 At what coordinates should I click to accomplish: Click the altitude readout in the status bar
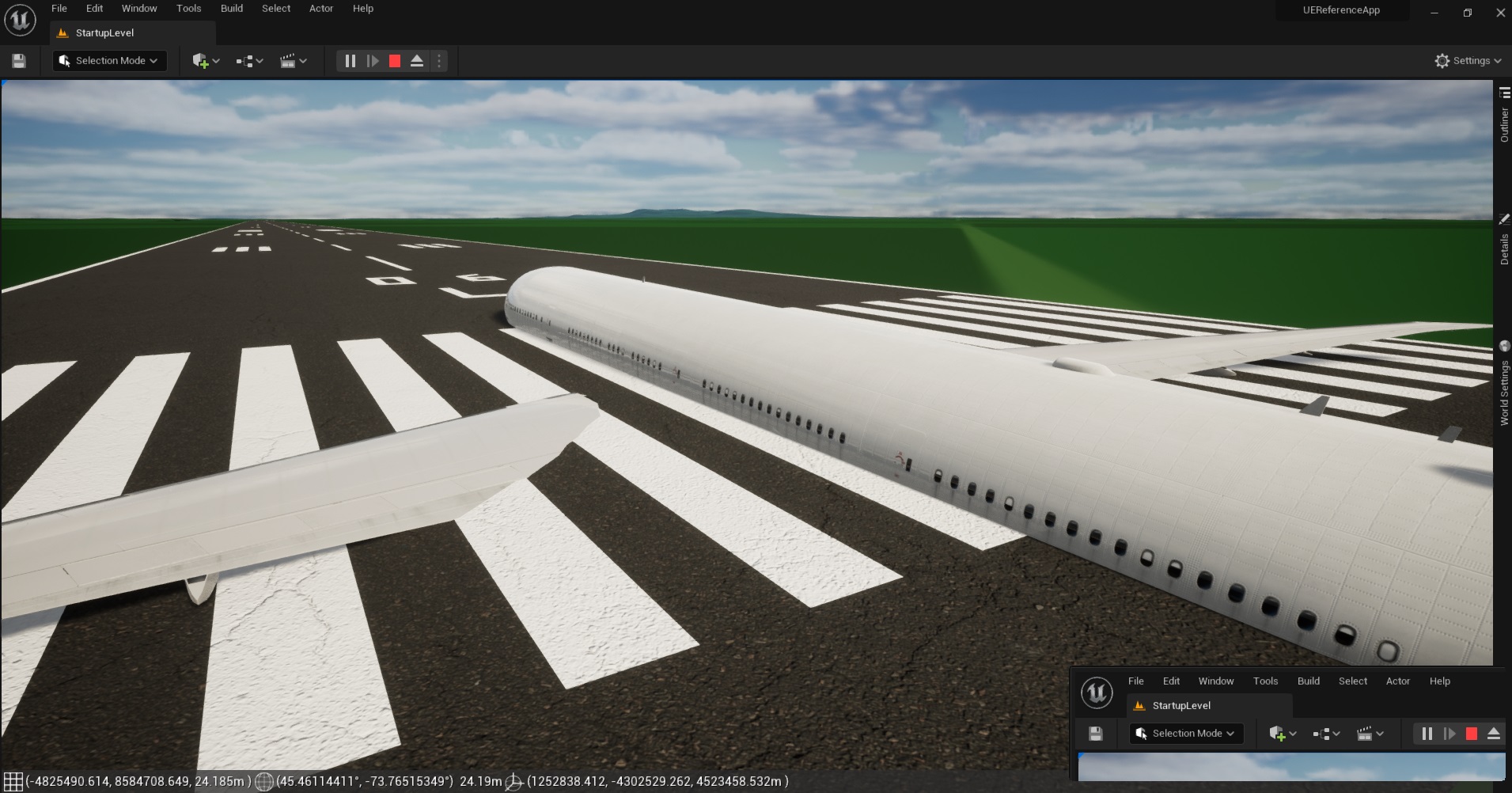(x=480, y=782)
